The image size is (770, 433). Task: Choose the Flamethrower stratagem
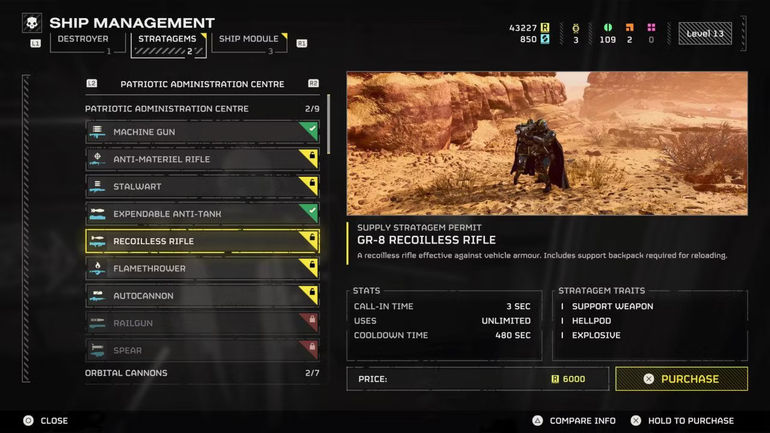tap(202, 268)
